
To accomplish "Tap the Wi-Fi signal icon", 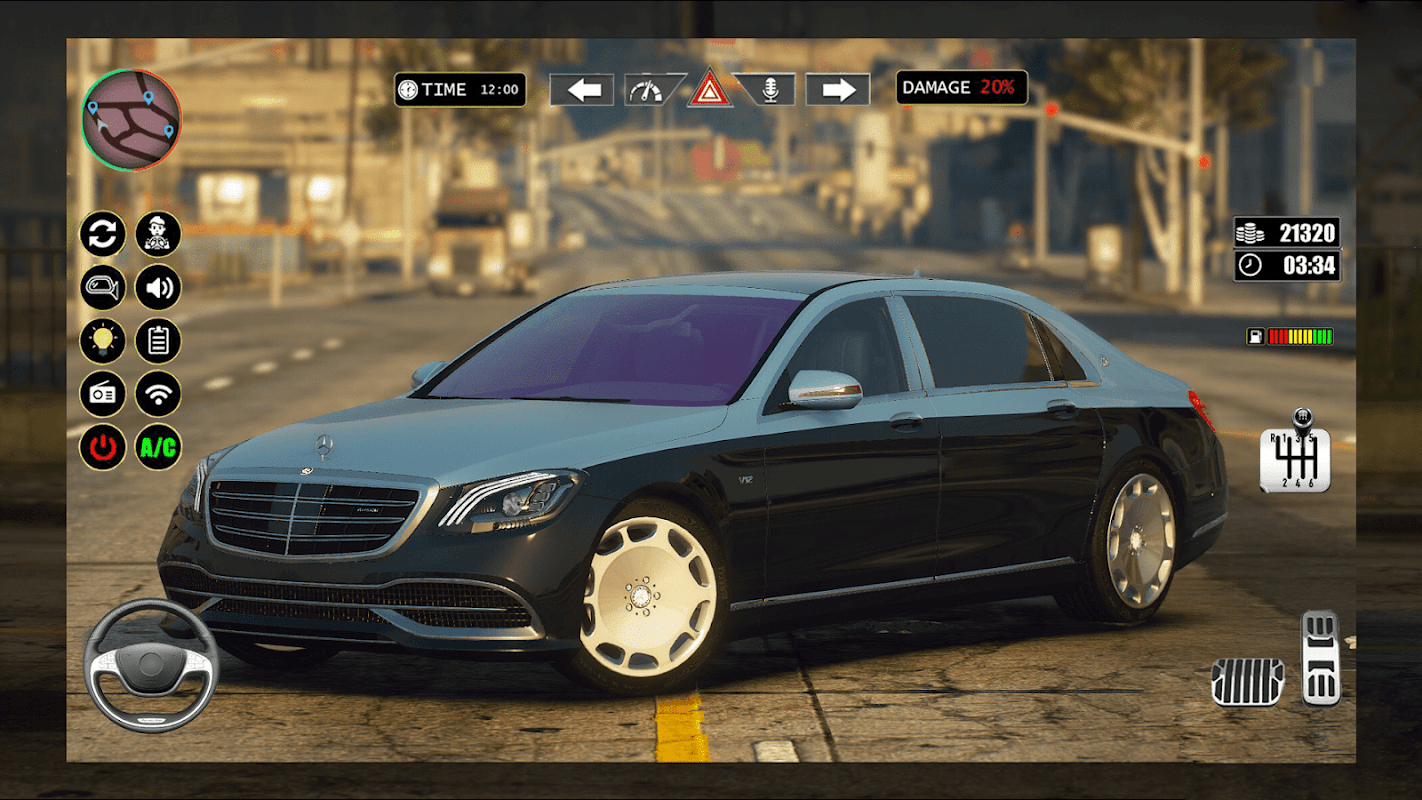I will tap(158, 394).
